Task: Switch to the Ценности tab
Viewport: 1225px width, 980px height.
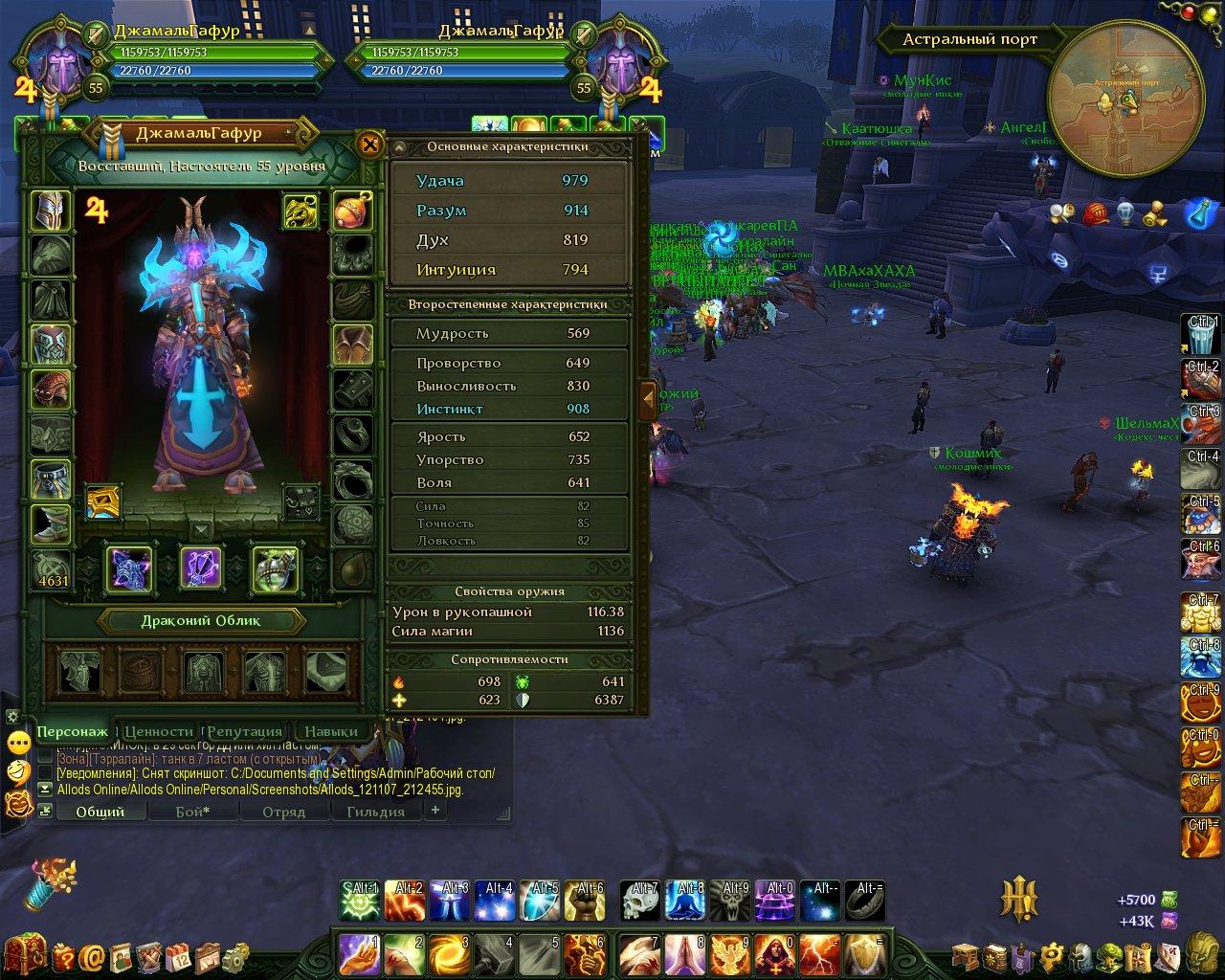Action: 159,731
